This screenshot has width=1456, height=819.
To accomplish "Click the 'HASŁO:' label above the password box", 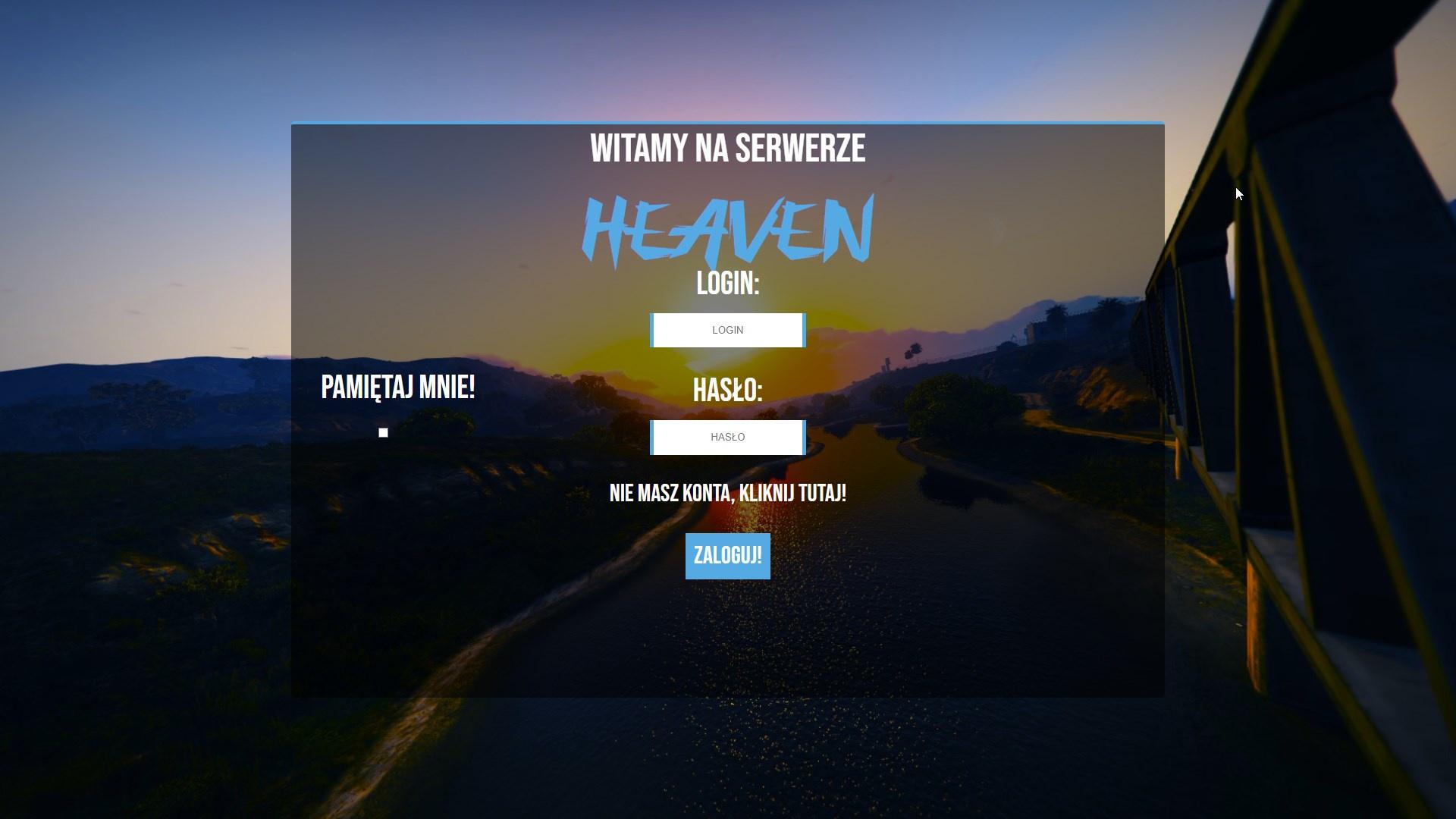I will [x=727, y=390].
